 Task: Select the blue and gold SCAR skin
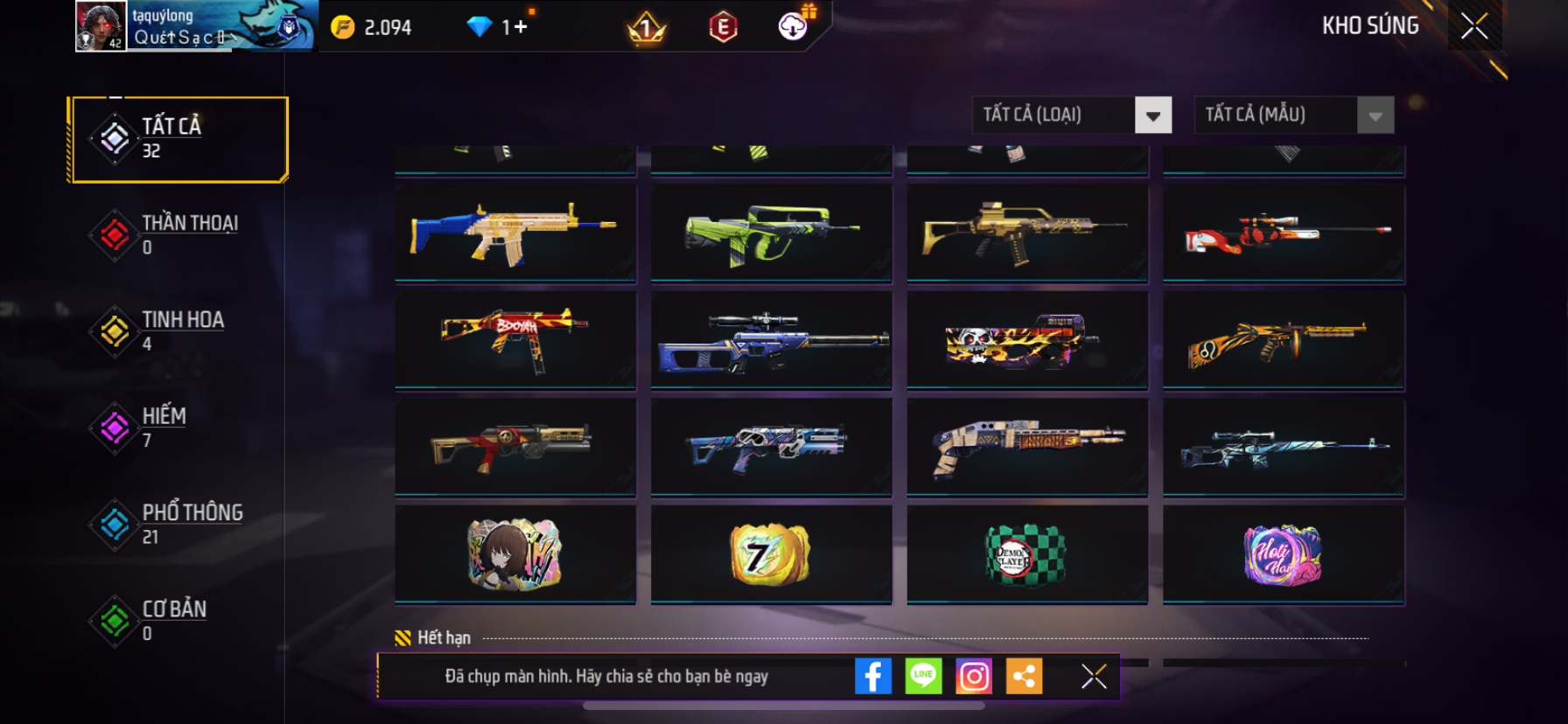point(515,233)
